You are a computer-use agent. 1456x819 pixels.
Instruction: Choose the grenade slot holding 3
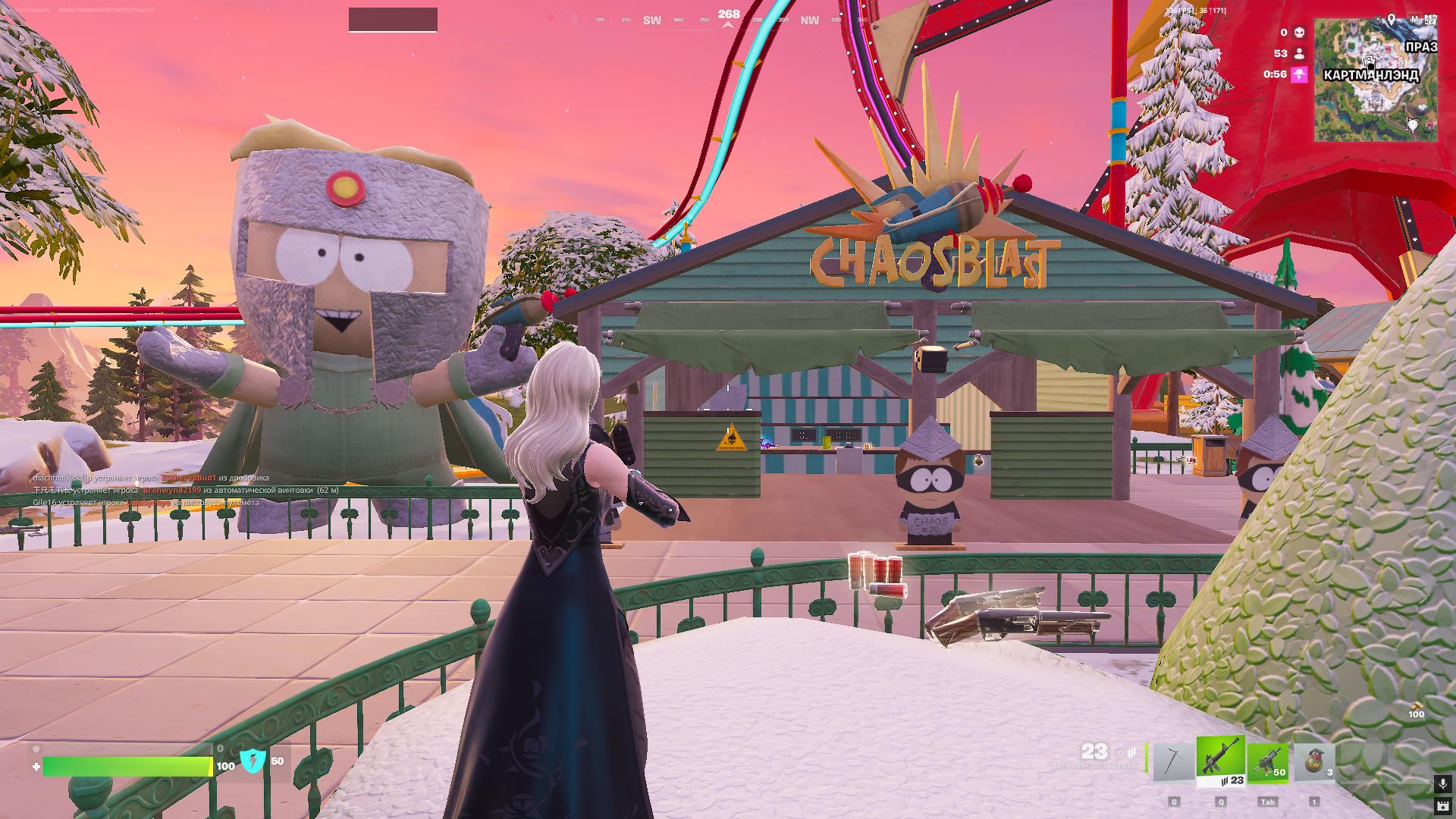tap(1314, 762)
